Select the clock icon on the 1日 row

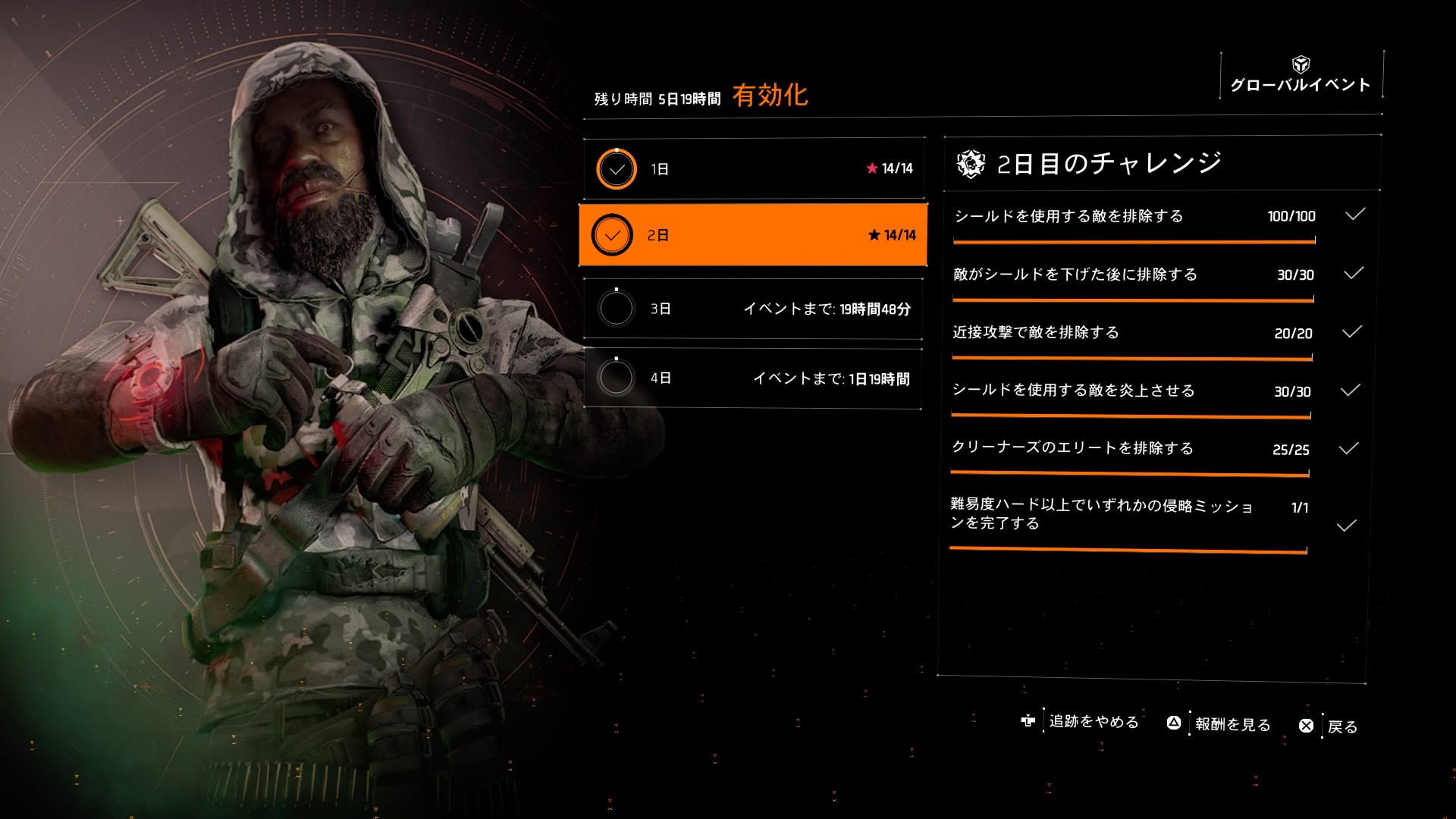click(x=617, y=168)
